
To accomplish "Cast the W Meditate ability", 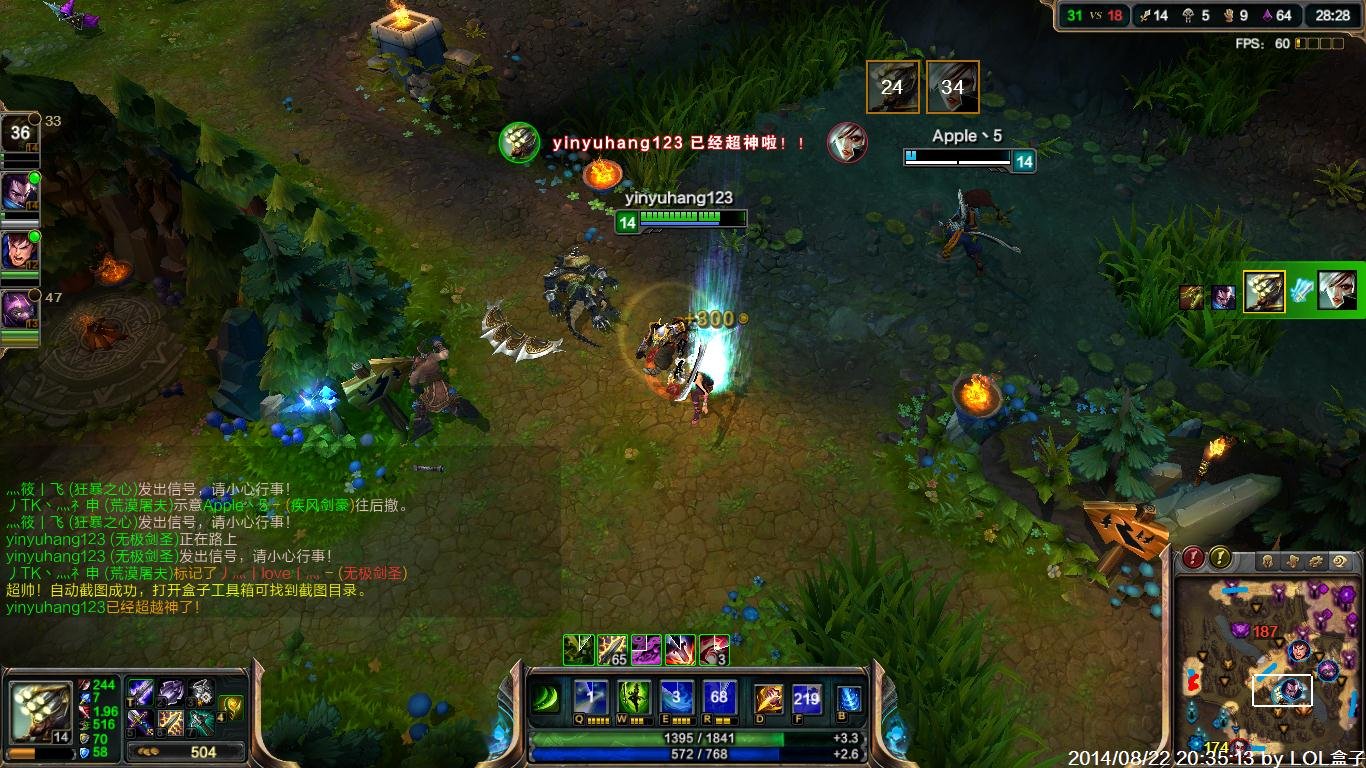I will tap(634, 697).
